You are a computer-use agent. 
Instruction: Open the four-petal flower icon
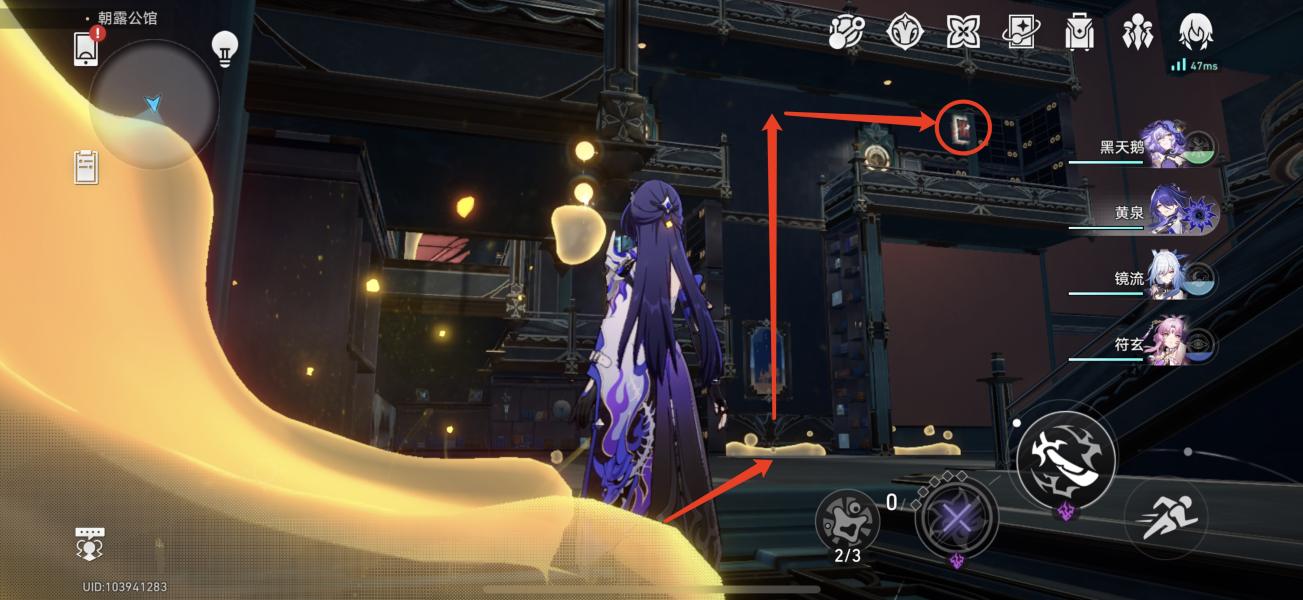[963, 33]
